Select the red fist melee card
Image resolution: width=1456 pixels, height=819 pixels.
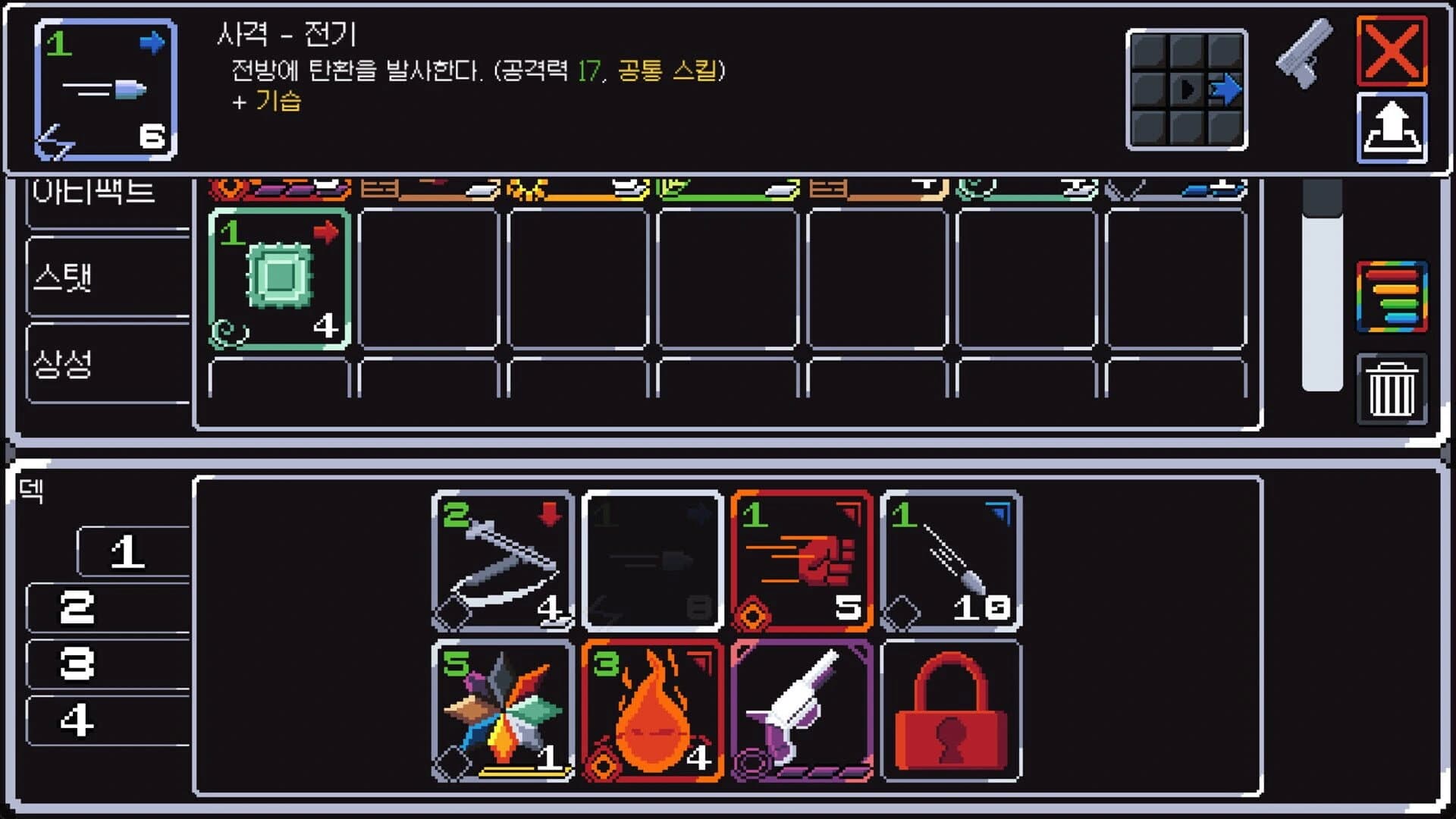point(804,561)
